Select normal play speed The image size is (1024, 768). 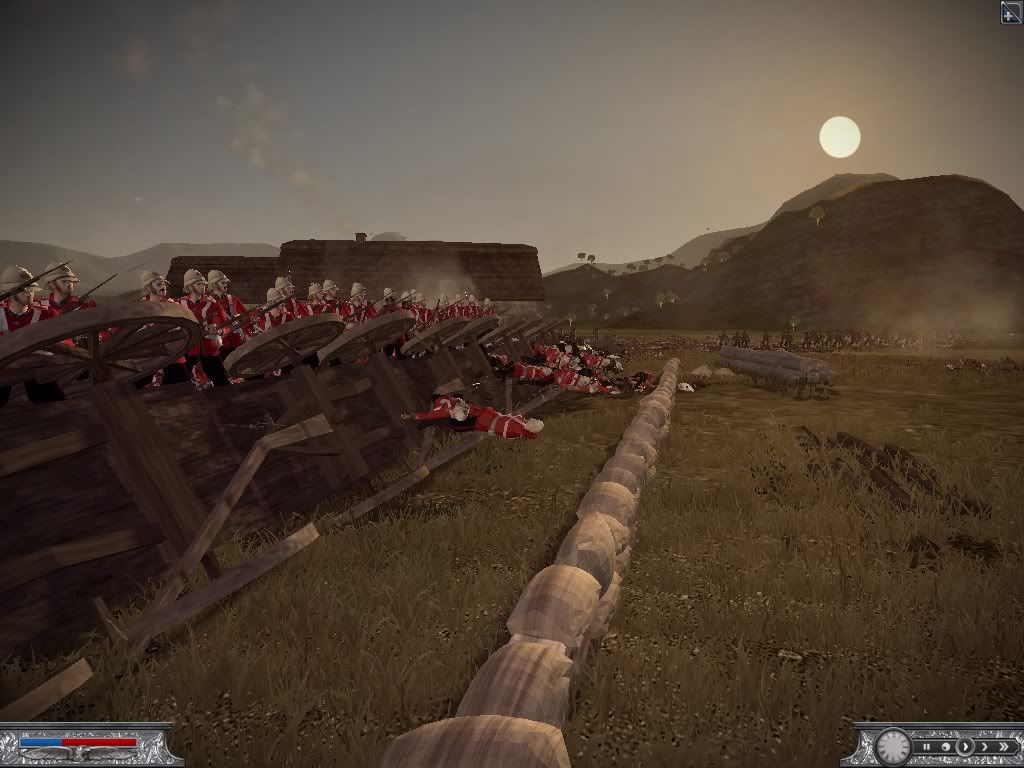(964, 747)
